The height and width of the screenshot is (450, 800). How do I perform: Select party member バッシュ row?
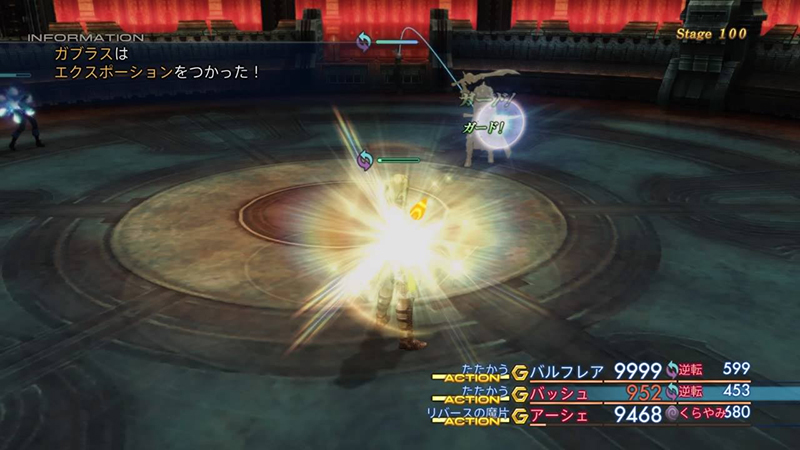pos(565,392)
